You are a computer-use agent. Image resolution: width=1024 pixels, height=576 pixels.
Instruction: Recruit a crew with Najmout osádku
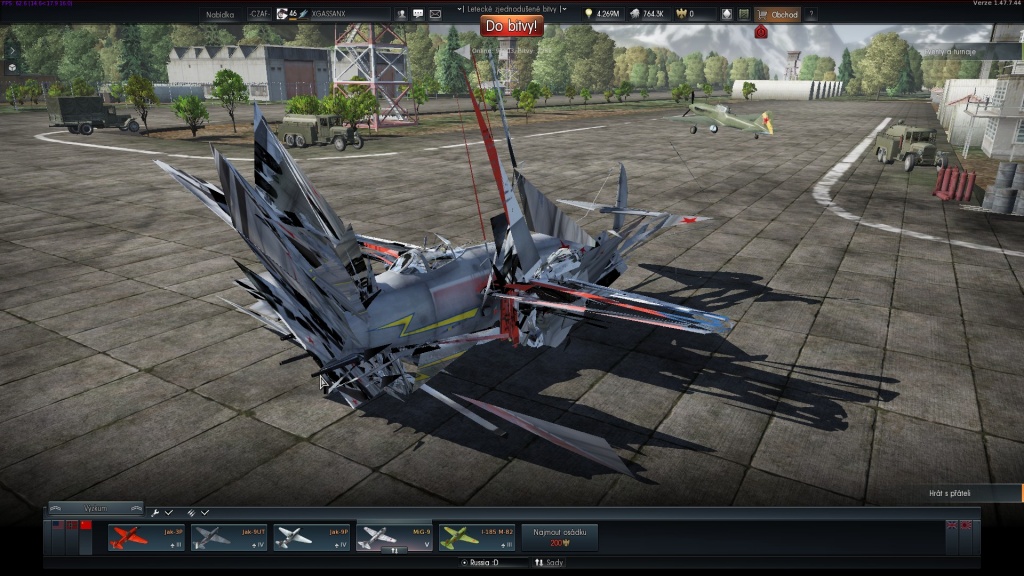[560, 537]
